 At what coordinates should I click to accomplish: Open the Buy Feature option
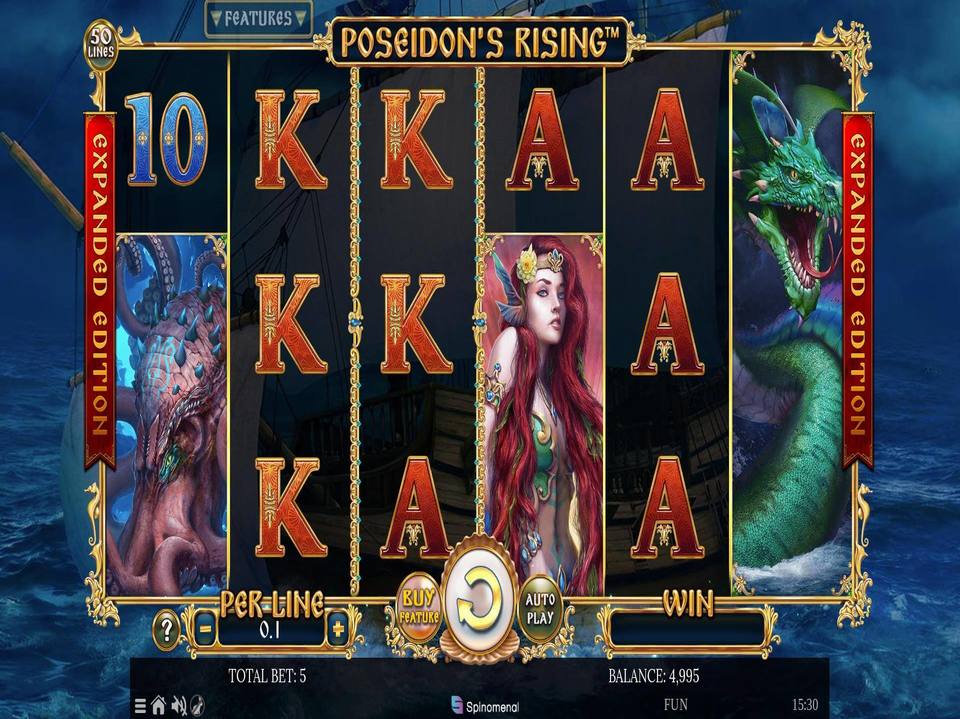[419, 607]
